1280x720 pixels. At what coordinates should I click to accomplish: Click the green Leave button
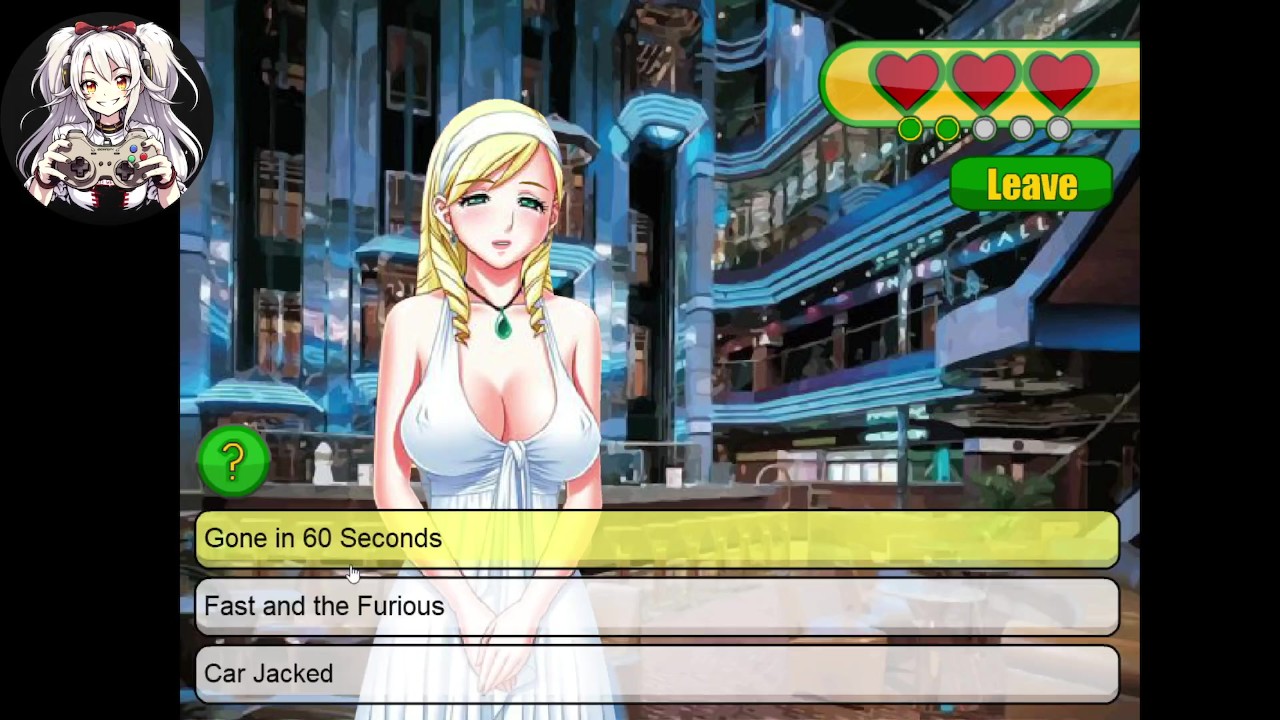(1031, 185)
